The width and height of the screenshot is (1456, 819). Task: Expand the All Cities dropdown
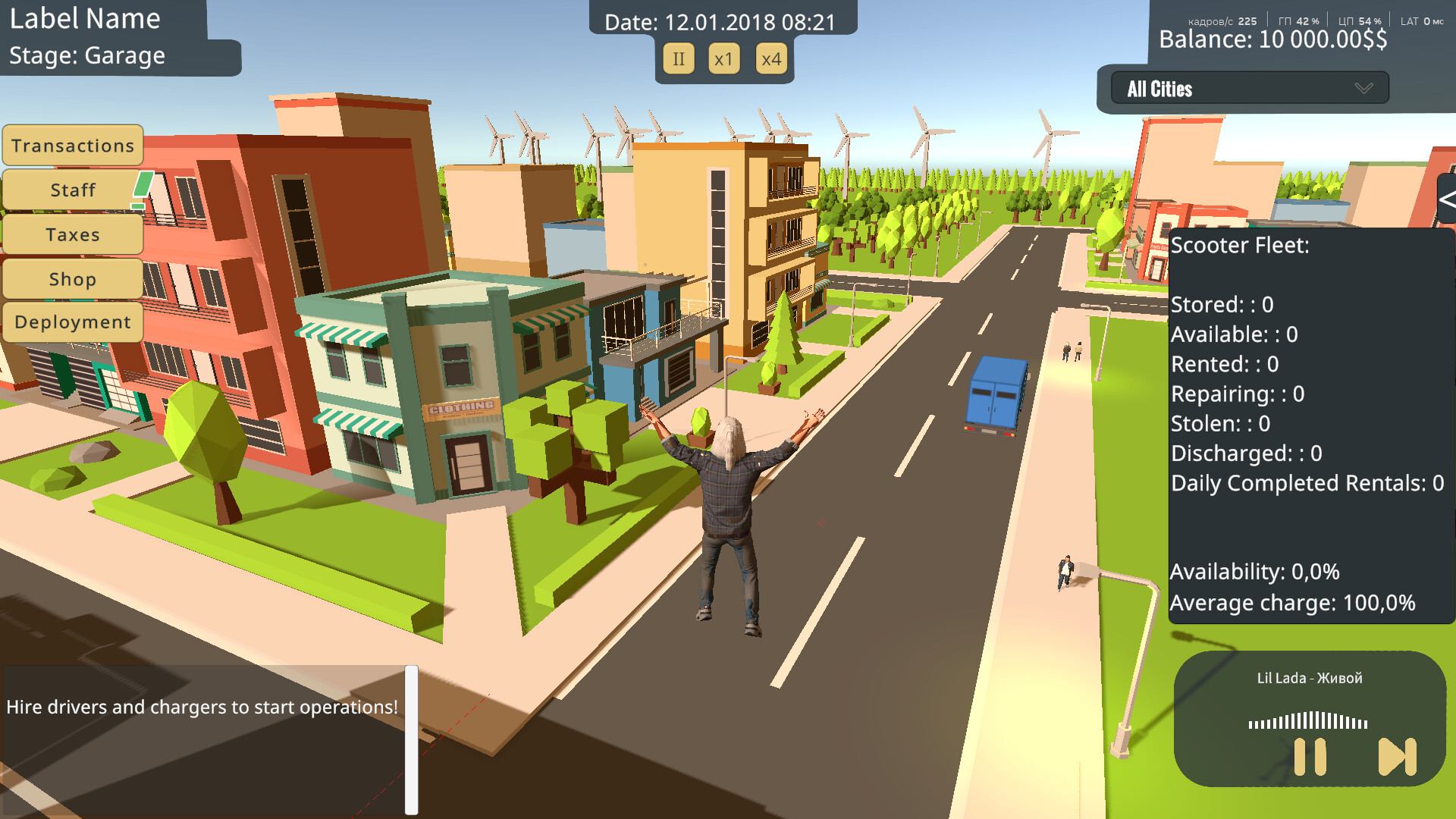(x=1249, y=89)
